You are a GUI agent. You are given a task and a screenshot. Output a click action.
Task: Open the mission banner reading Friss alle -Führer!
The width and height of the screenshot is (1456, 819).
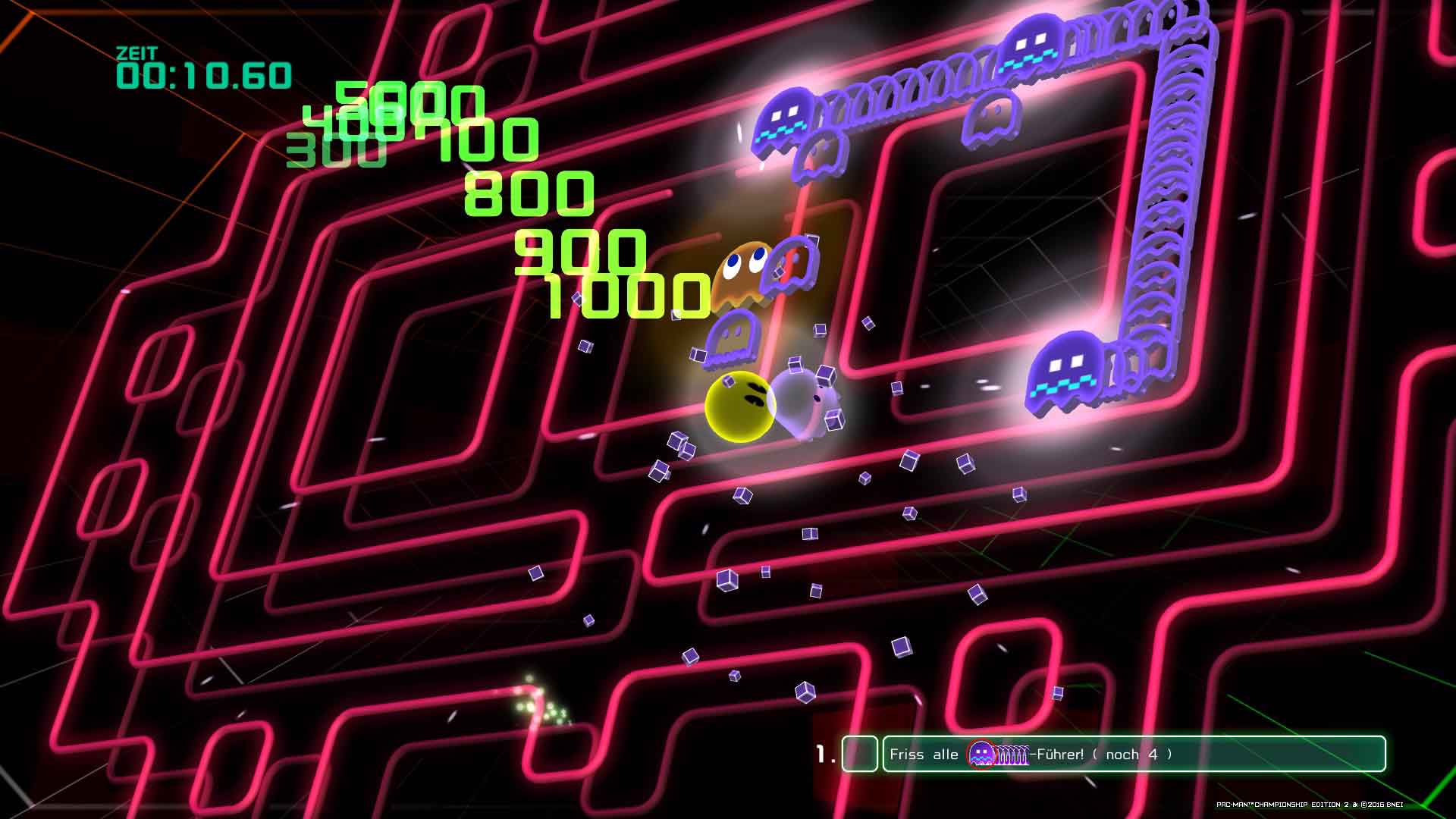pos(1062,755)
